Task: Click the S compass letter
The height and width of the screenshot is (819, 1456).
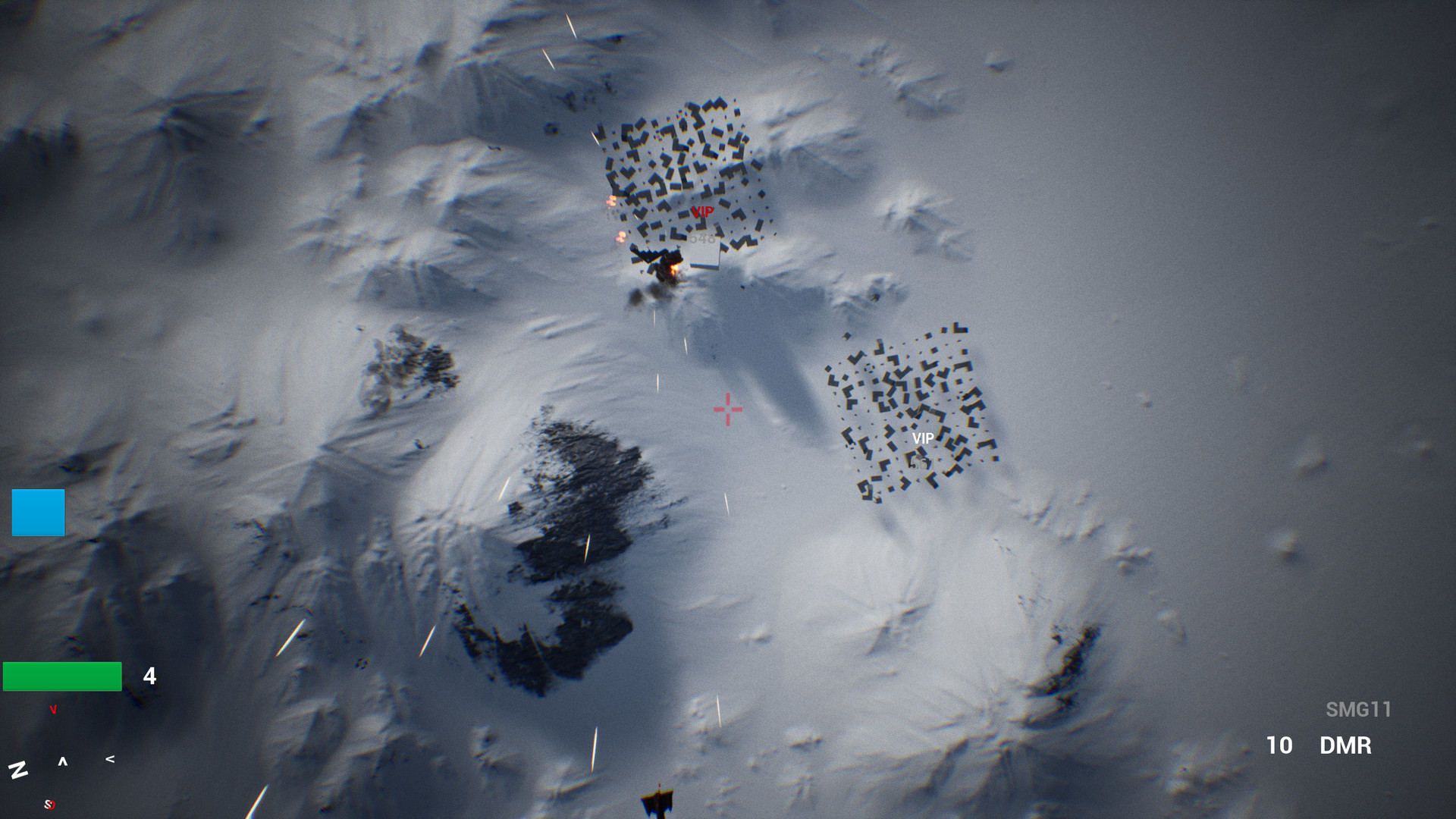Action: [x=48, y=805]
